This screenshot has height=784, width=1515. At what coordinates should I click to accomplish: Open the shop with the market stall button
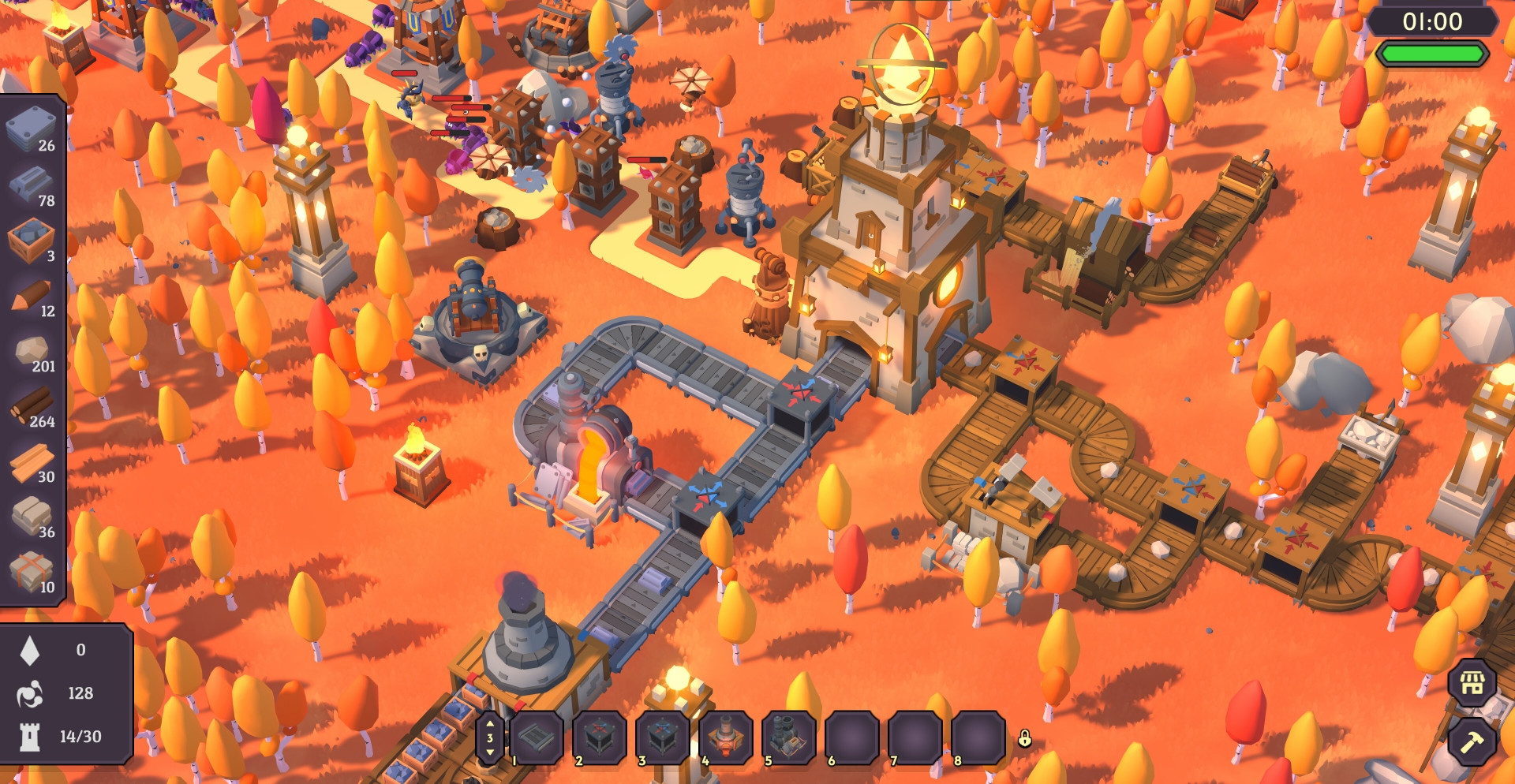1472,682
